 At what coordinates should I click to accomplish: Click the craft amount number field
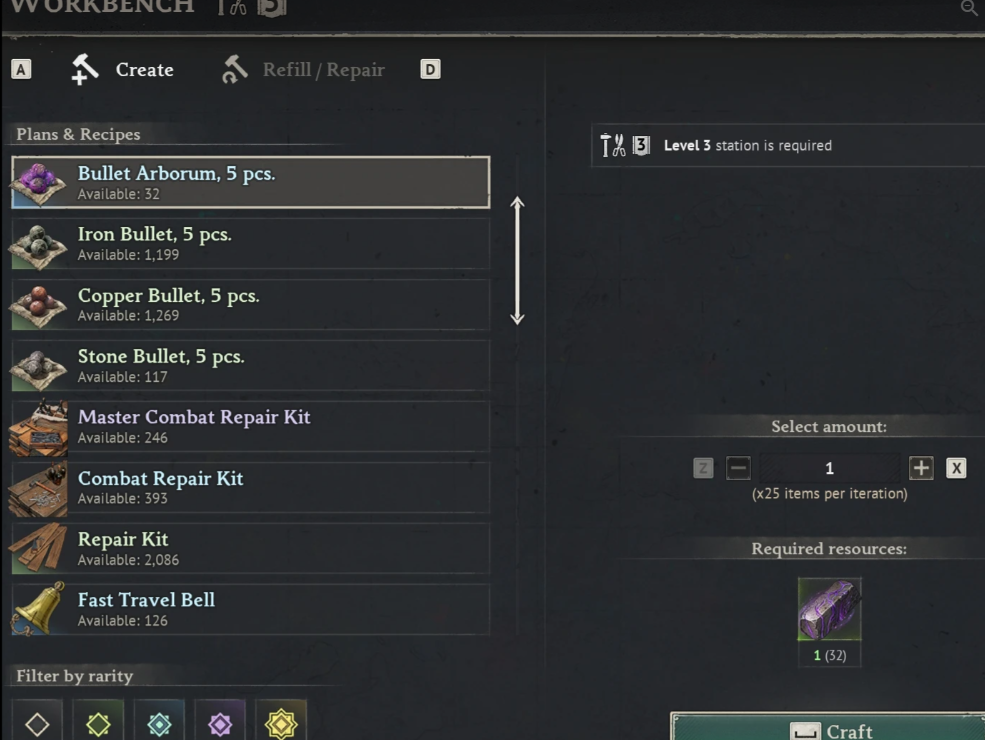(829, 468)
